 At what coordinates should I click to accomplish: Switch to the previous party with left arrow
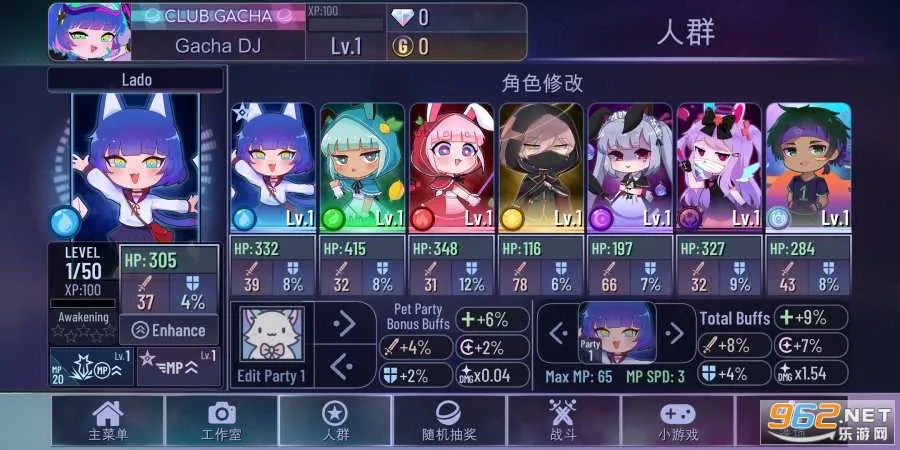coord(558,332)
